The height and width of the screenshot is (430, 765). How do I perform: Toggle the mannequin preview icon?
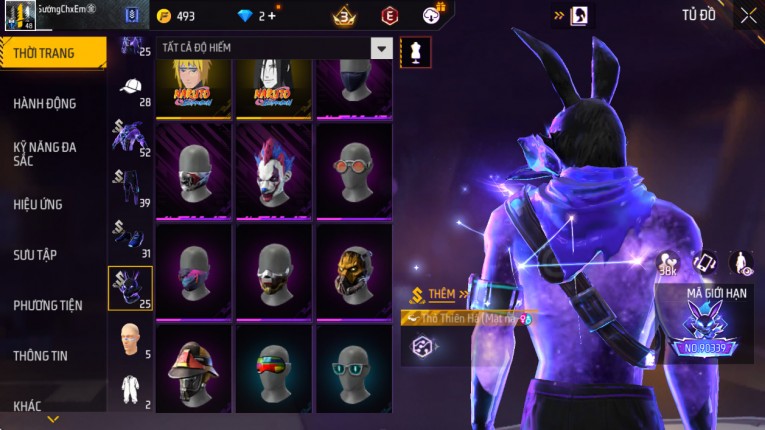coord(415,52)
